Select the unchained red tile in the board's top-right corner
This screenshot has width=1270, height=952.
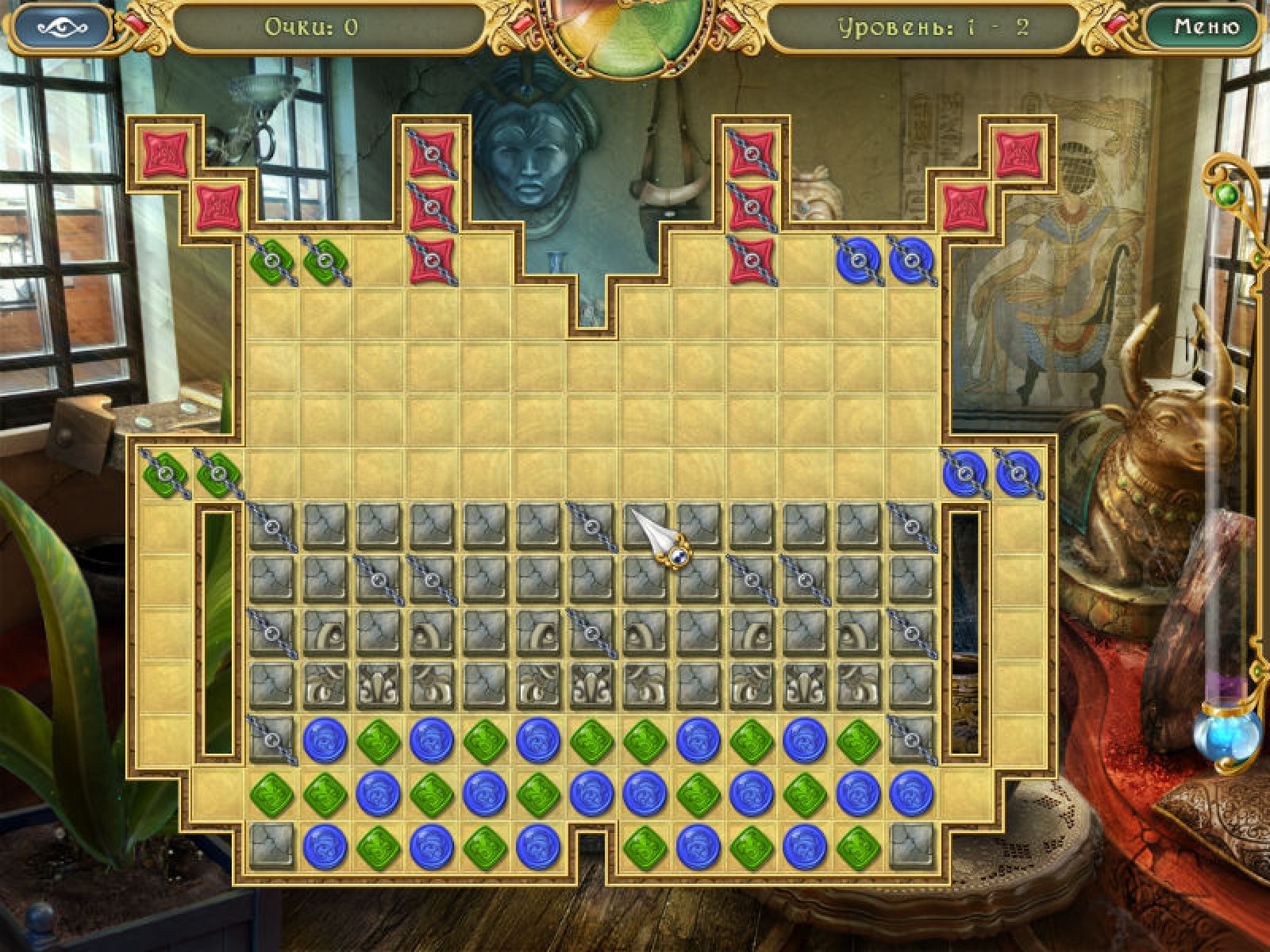[1018, 154]
